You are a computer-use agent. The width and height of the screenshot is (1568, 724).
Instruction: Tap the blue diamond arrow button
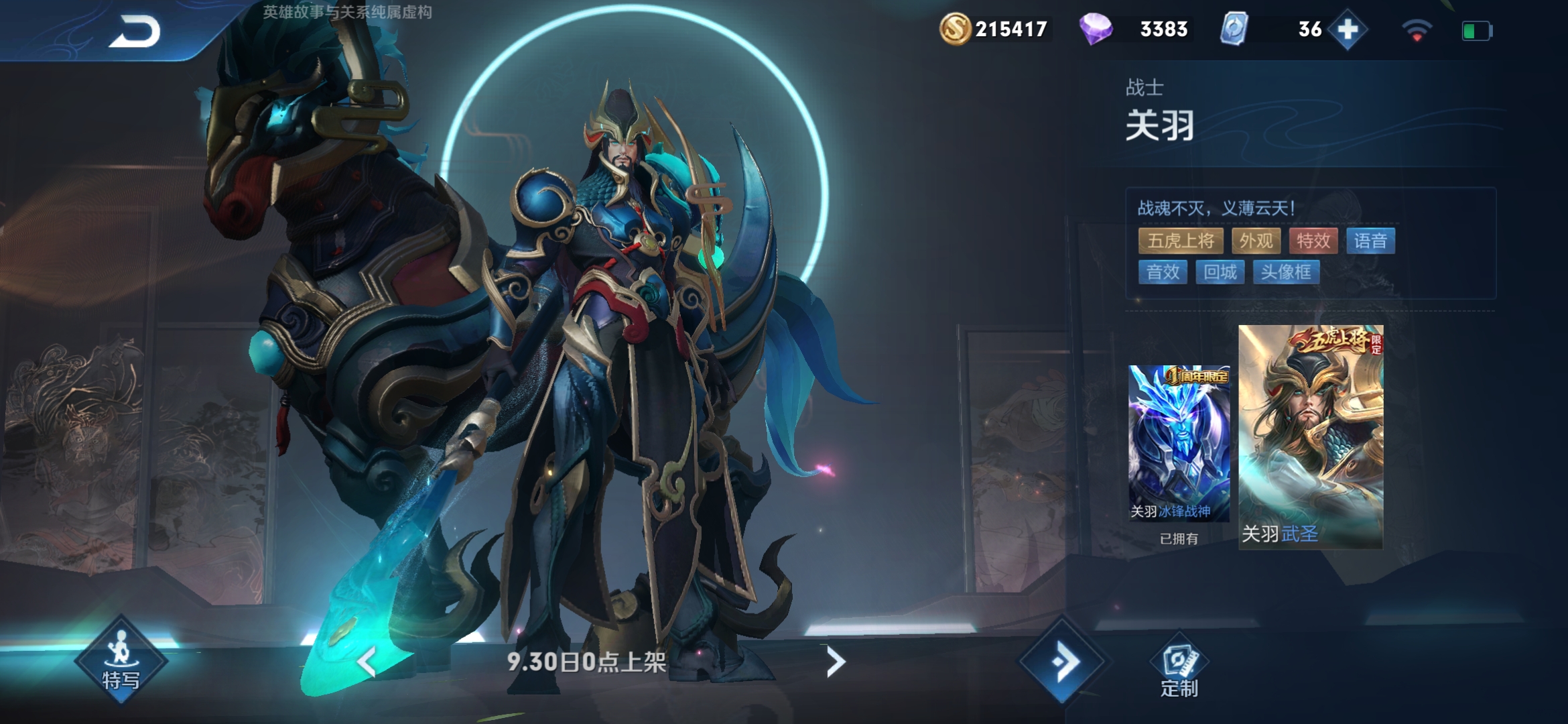(1063, 662)
